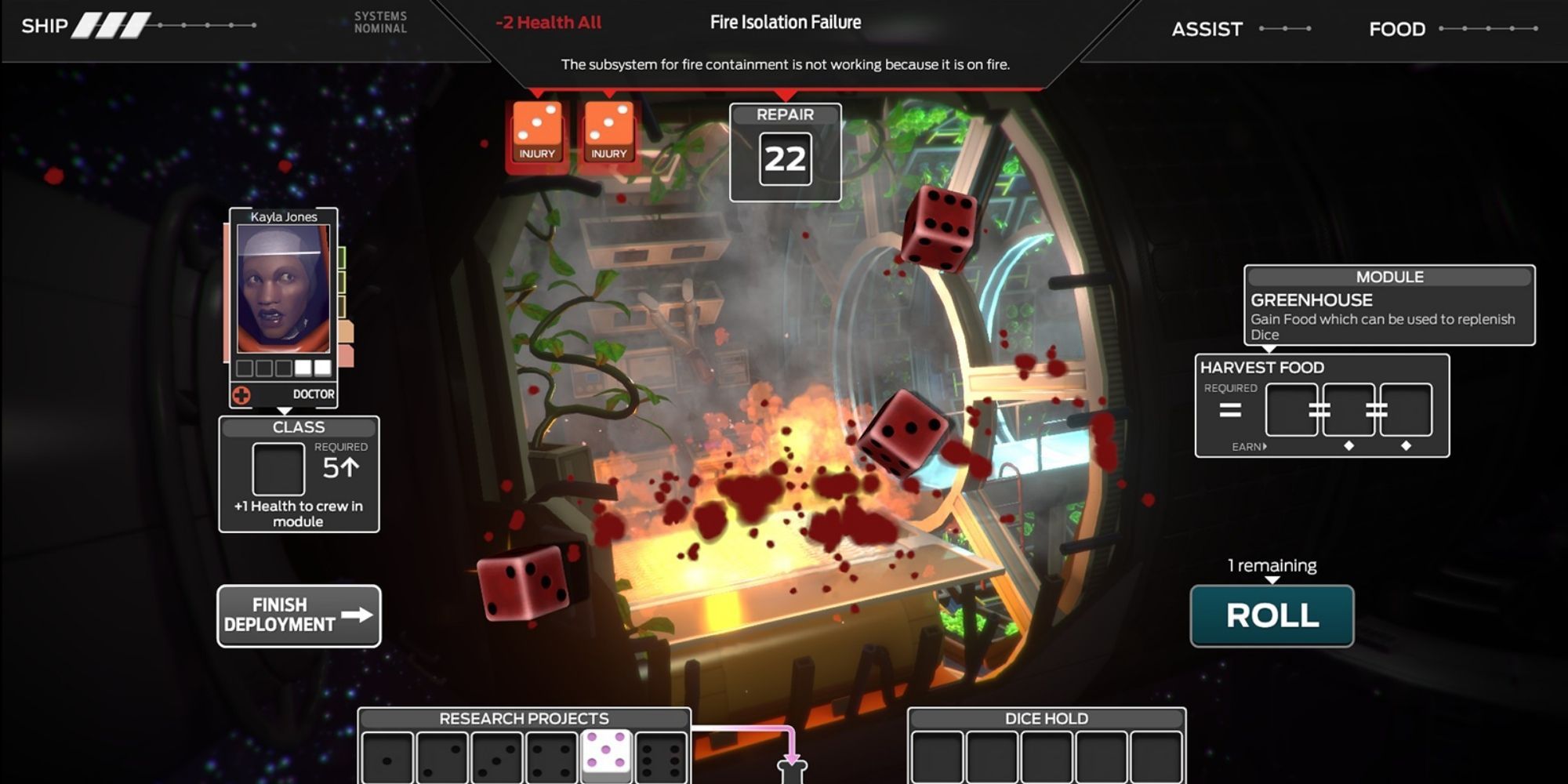Expand the Doctor role details arrow
Image resolution: width=1568 pixels, height=784 pixels.
(283, 410)
